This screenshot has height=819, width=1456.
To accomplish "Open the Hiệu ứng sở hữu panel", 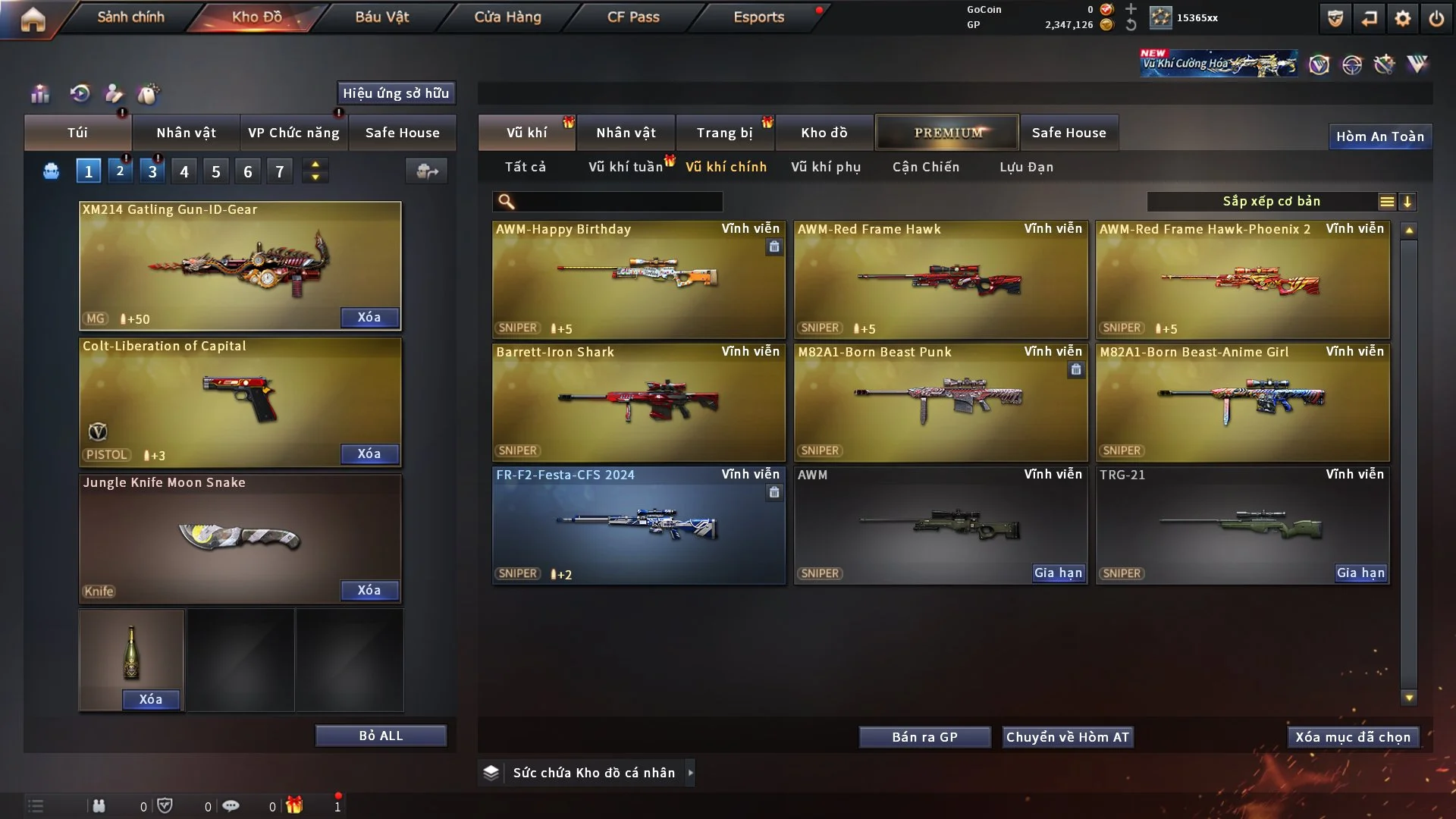I will (x=396, y=93).
